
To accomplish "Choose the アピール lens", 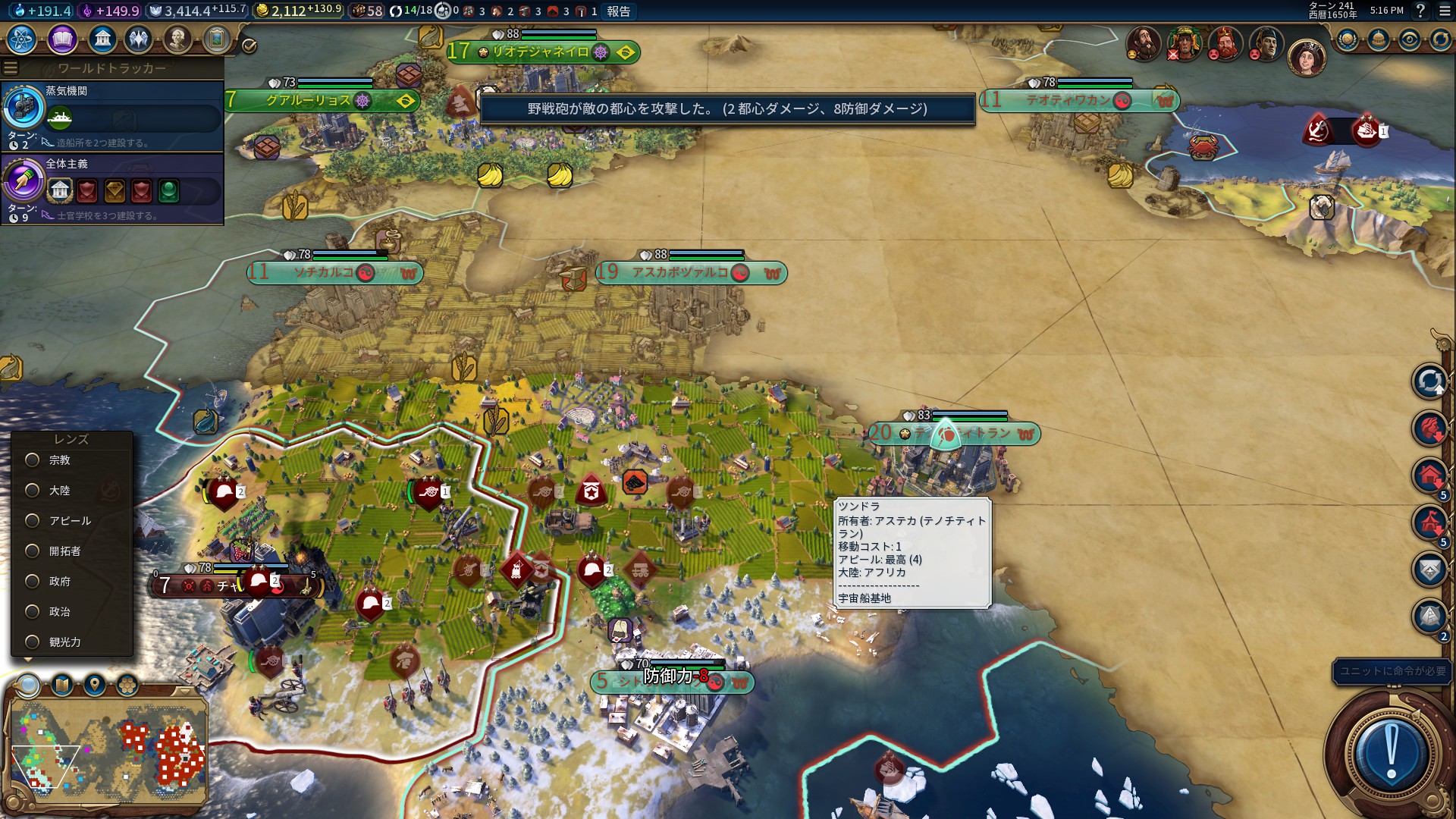I will (33, 521).
